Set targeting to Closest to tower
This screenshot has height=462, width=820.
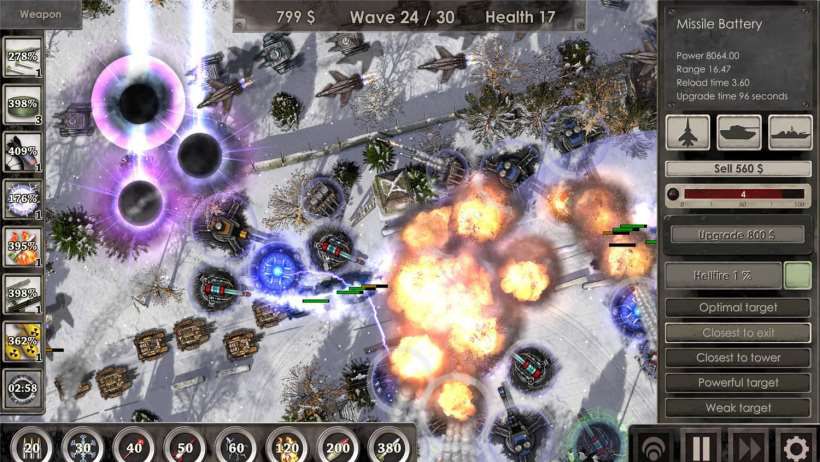click(x=738, y=357)
